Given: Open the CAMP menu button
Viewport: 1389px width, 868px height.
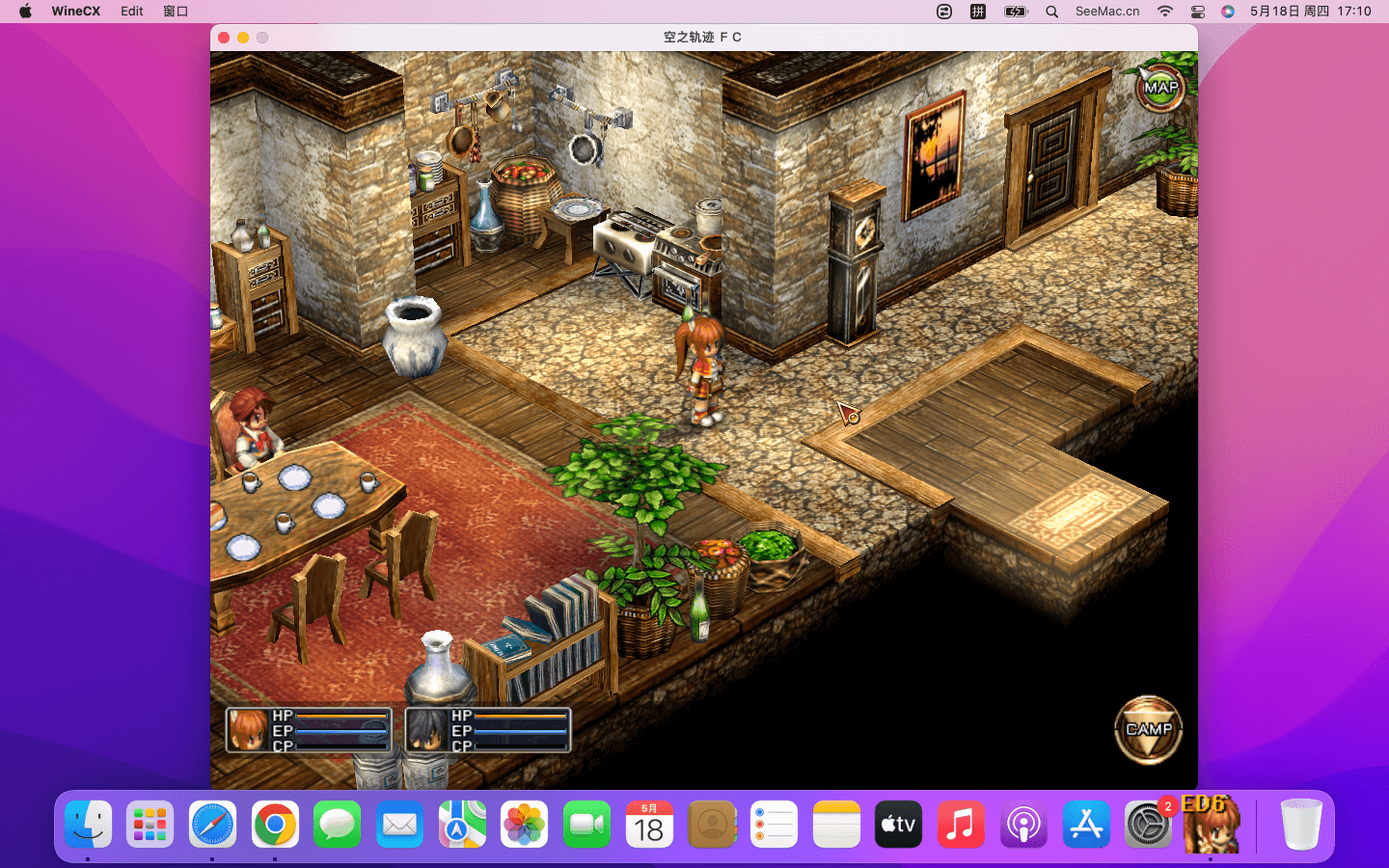Looking at the screenshot, I should click(x=1148, y=730).
